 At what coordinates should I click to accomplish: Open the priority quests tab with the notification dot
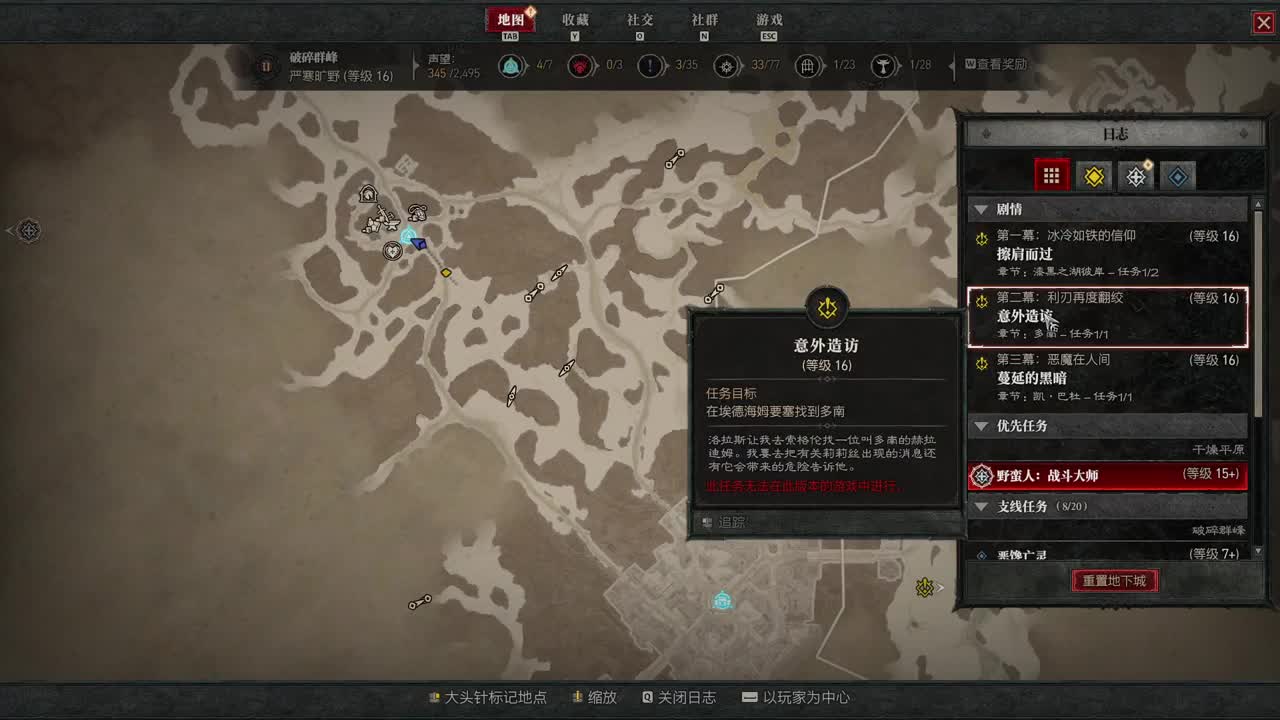click(1135, 175)
